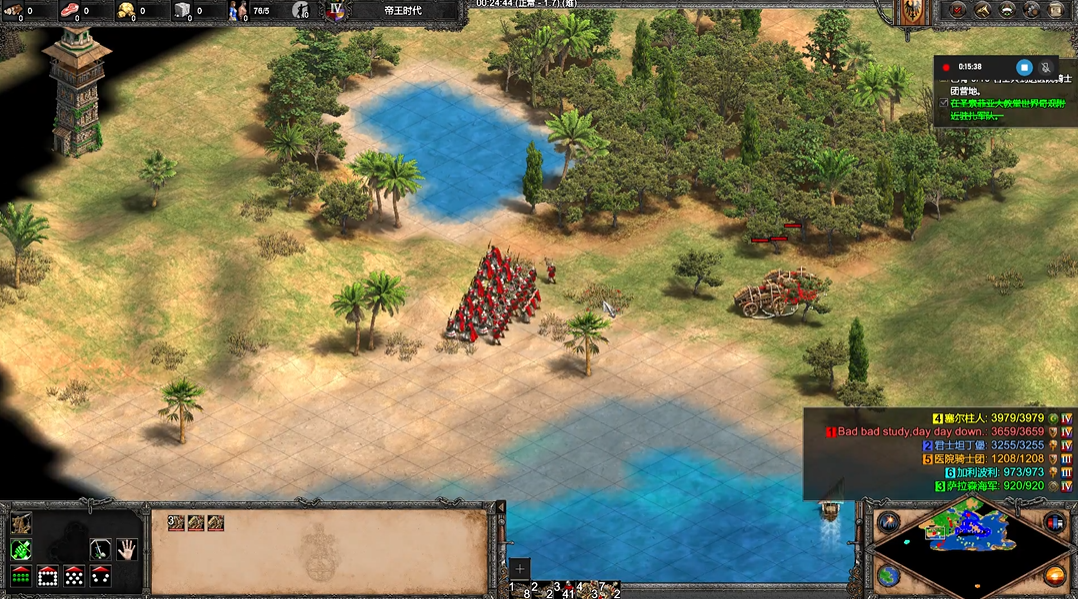Choose the flank formation button
Image resolution: width=1078 pixels, height=599 pixels.
click(x=100, y=576)
